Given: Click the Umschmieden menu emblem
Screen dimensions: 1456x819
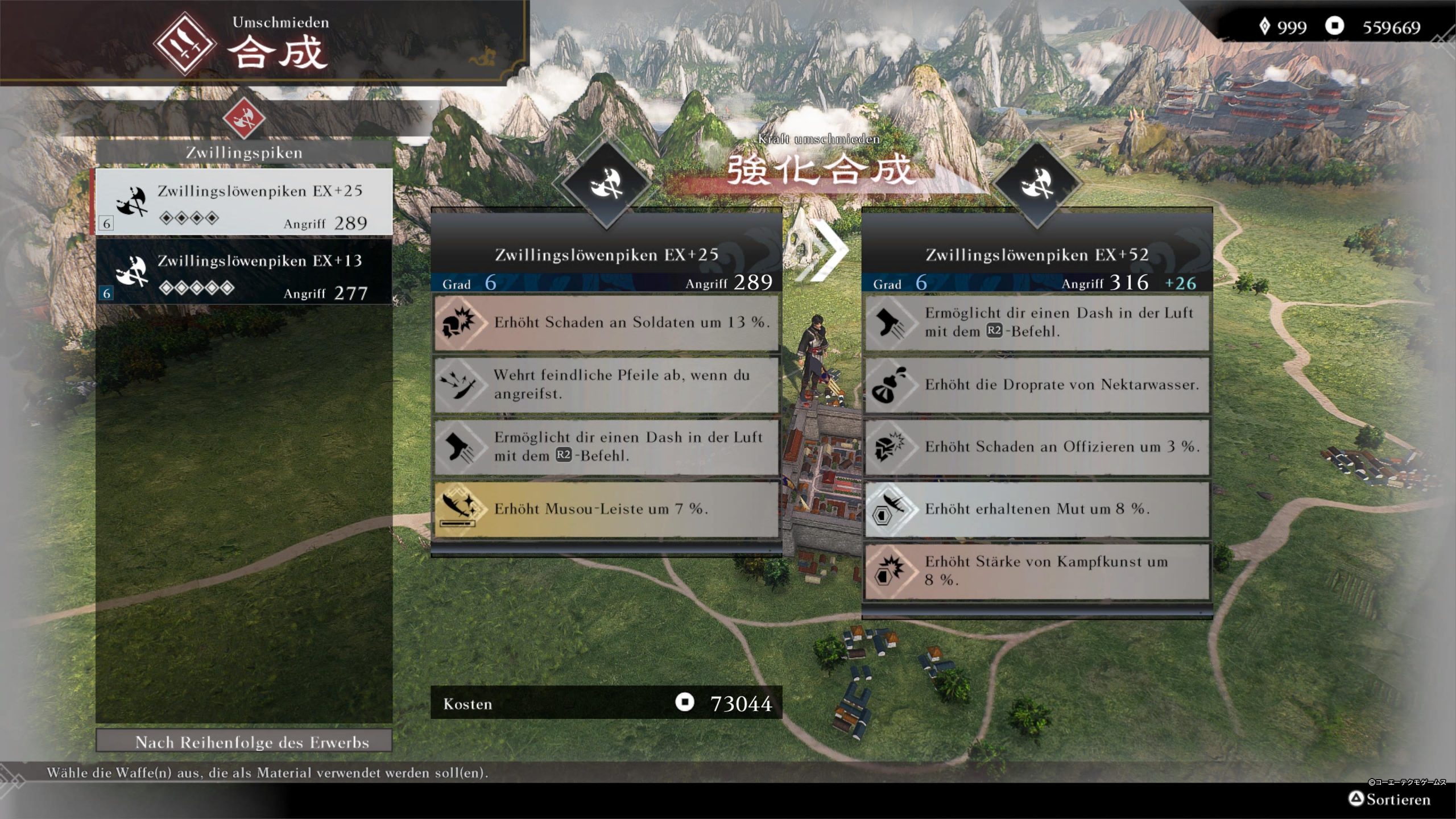Looking at the screenshot, I should 184,44.
